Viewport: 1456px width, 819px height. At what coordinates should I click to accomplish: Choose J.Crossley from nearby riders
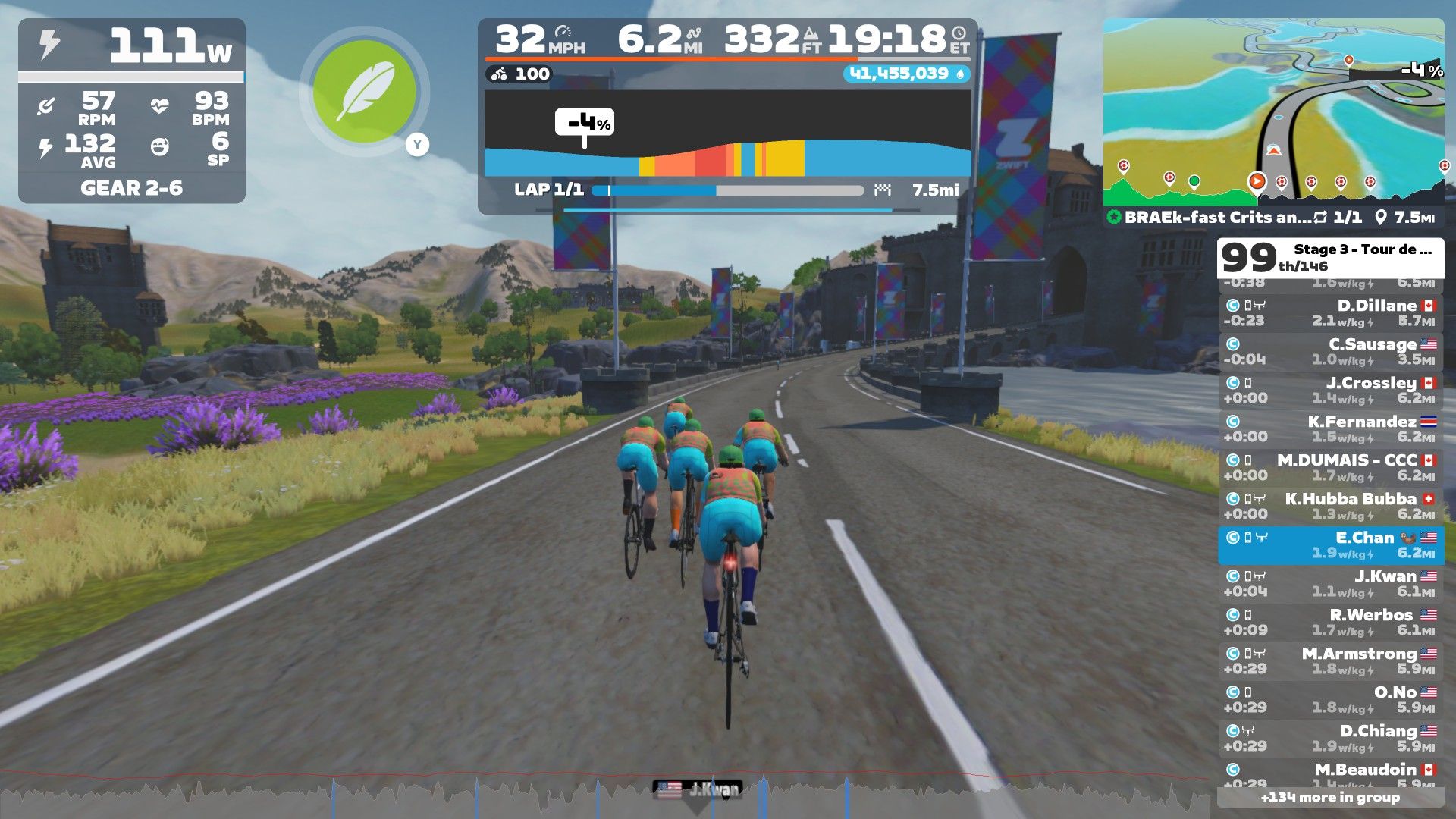coord(1330,391)
